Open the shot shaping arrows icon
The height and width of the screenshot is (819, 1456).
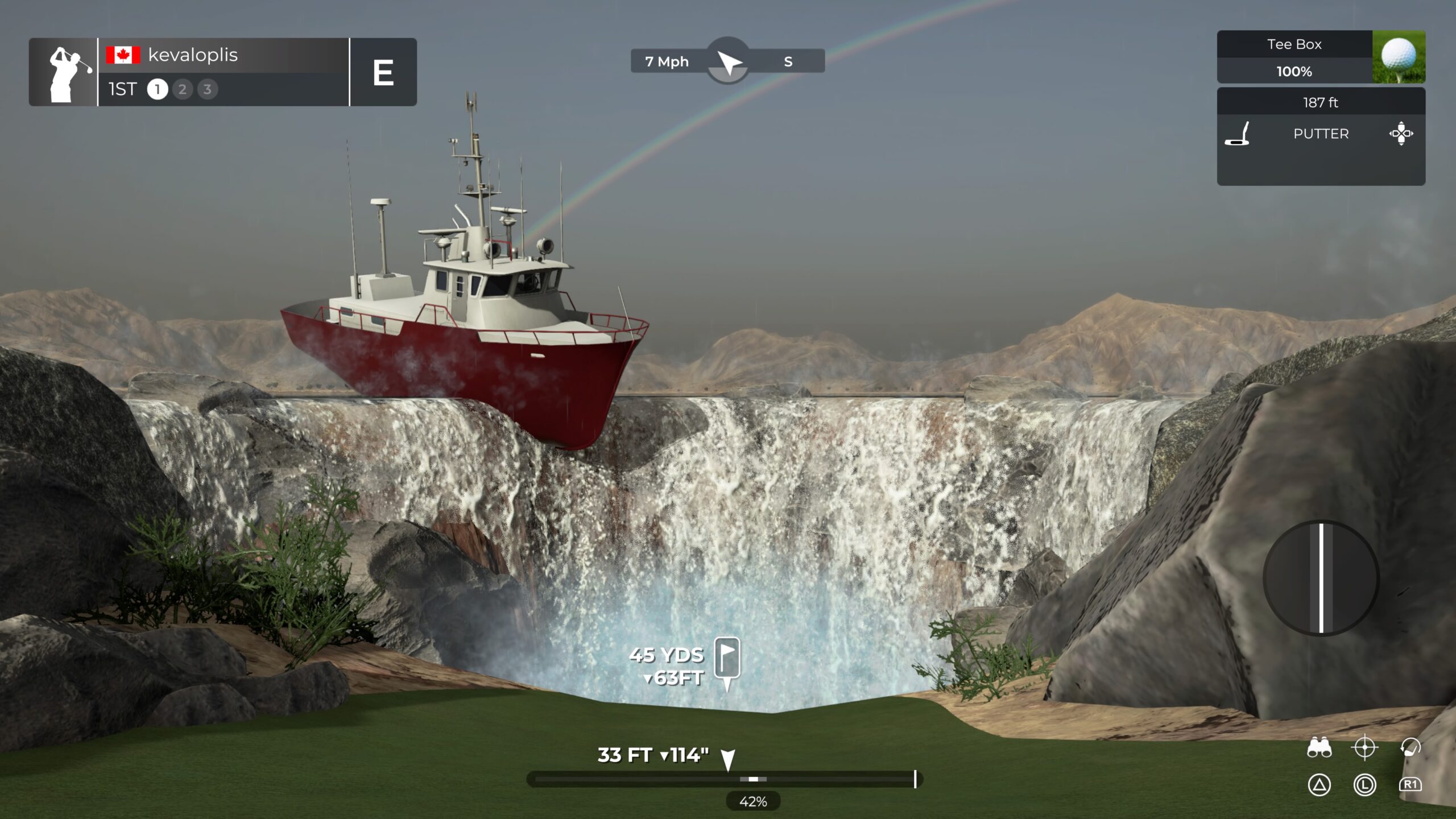click(x=1401, y=134)
